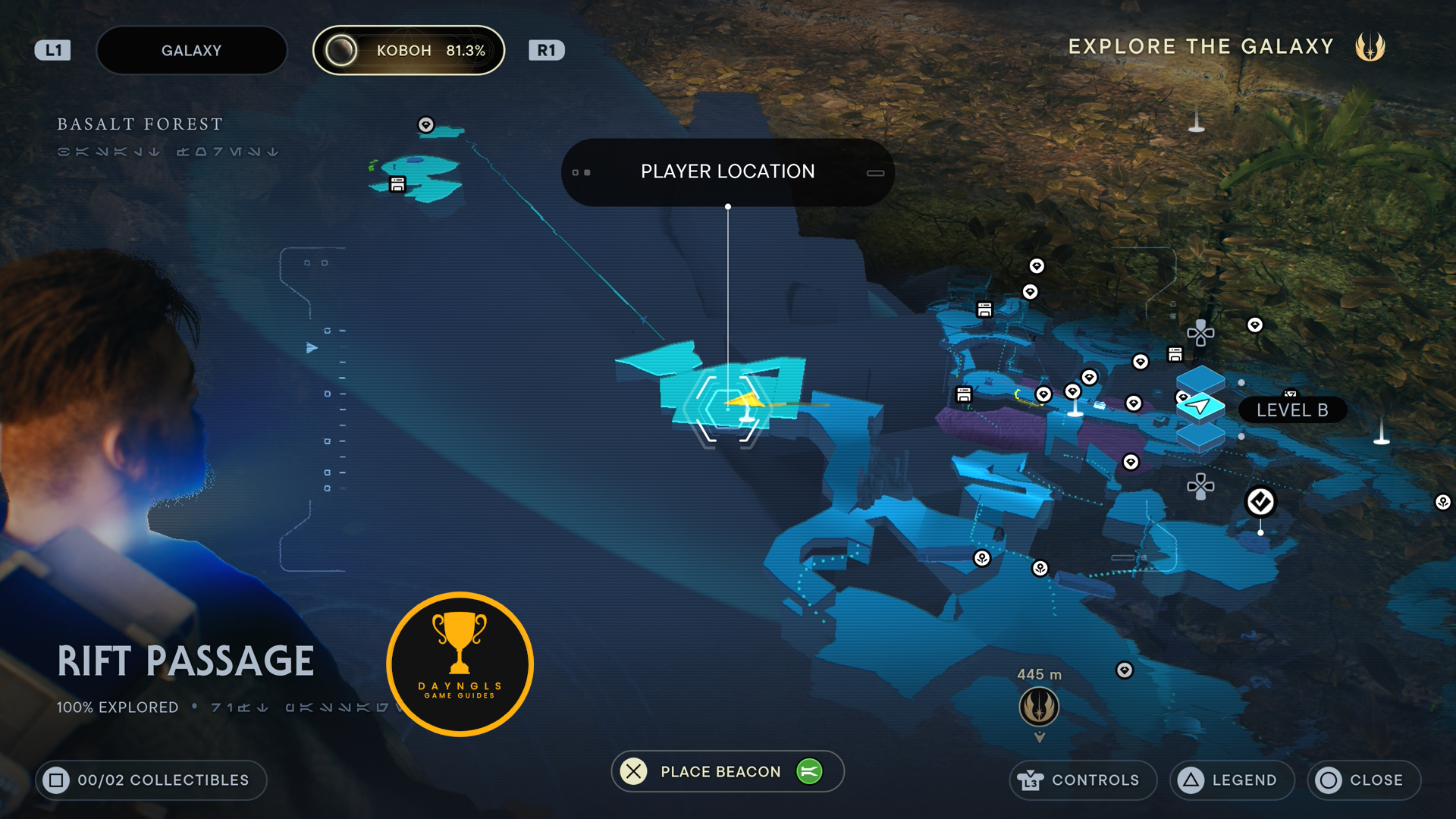This screenshot has width=1456, height=819.
Task: Select the Koboh 81.3% planet tab
Action: pos(409,51)
